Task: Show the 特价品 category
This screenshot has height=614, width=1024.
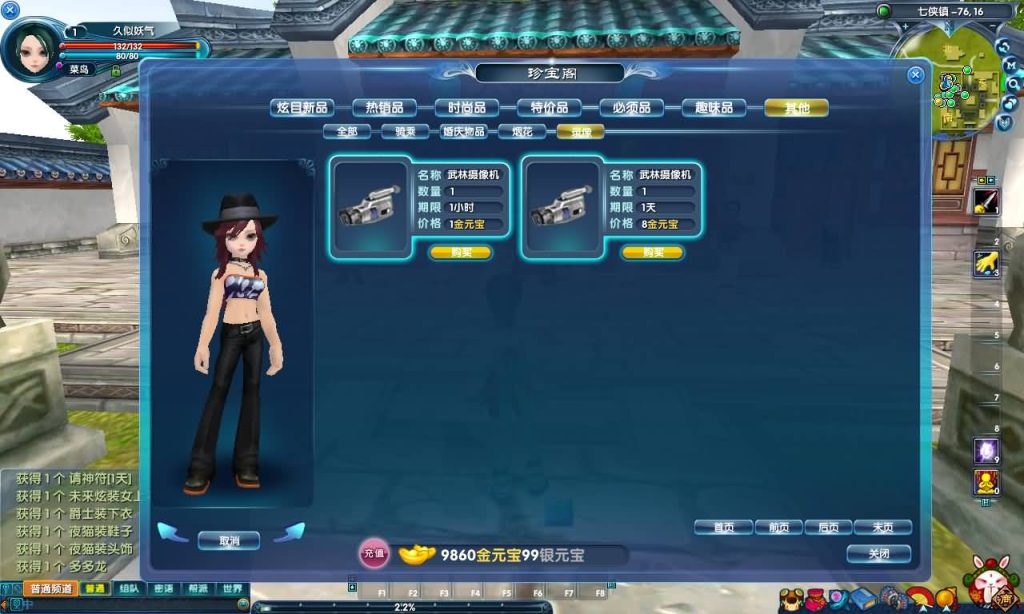Action: click(x=549, y=108)
